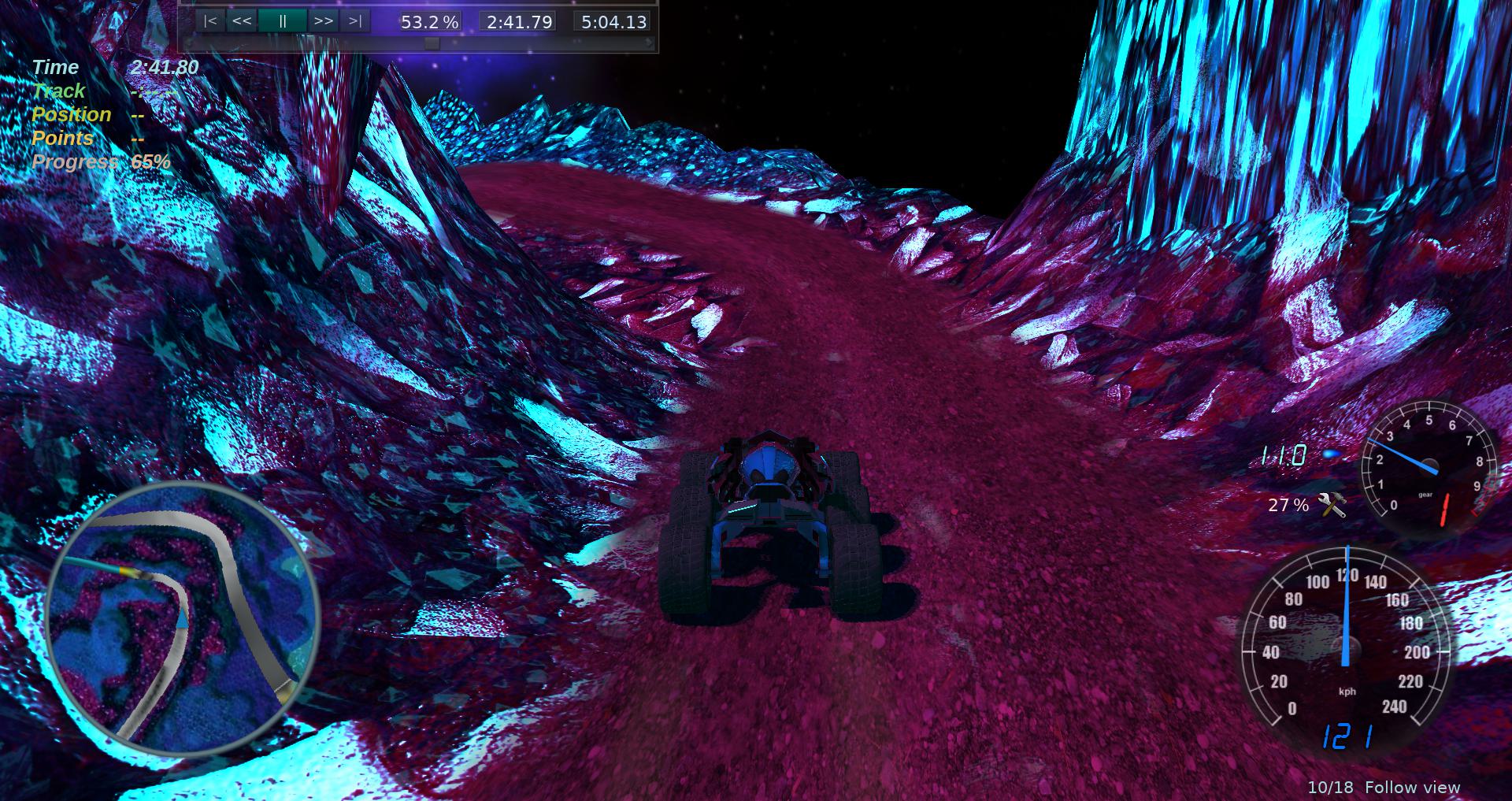Screen dimensions: 1512x801
Task: Click the replay progress slider handle
Action: click(x=432, y=44)
